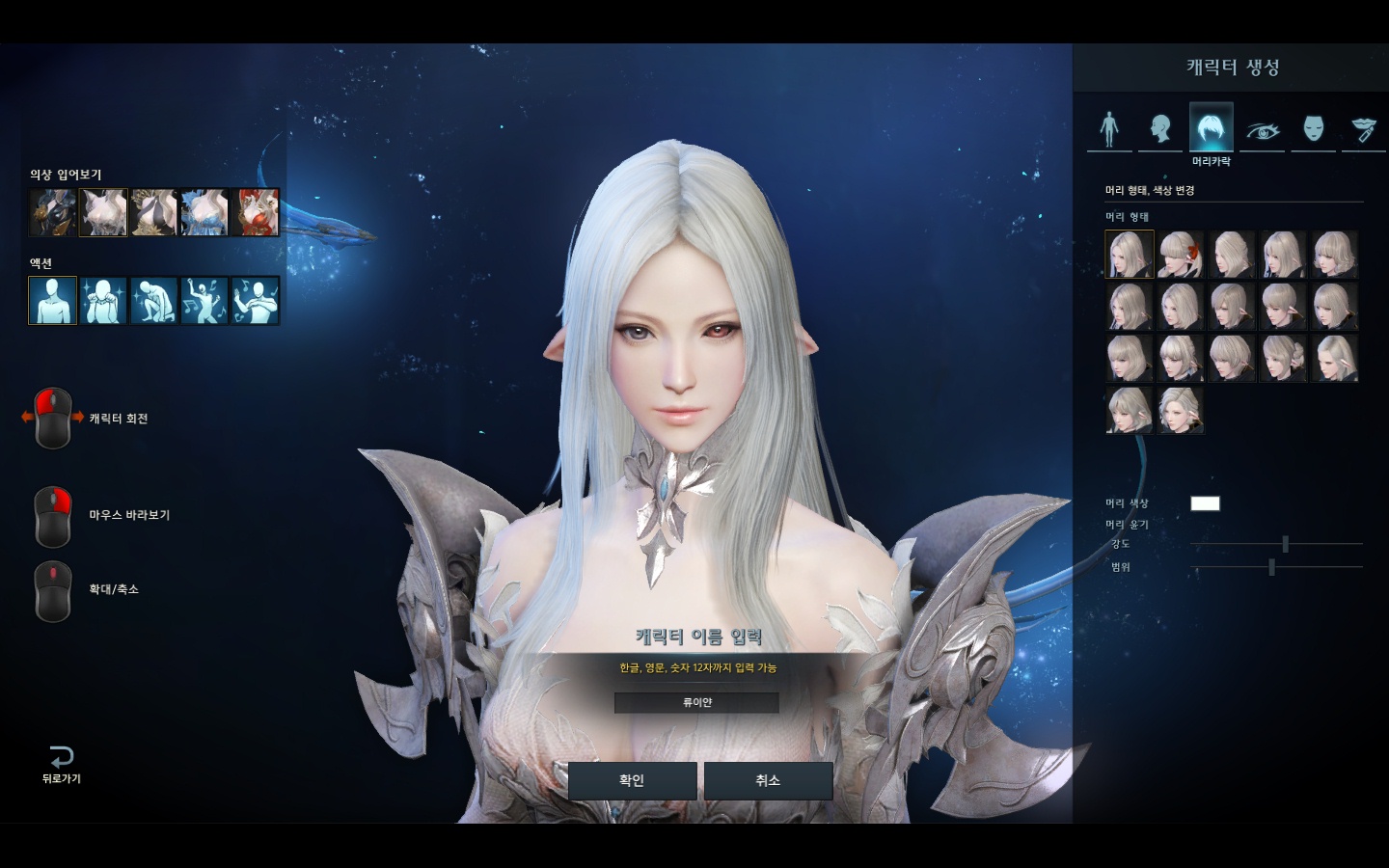Switch to the eye customization tab
Screen dimensions: 1389x868
(x=1262, y=128)
